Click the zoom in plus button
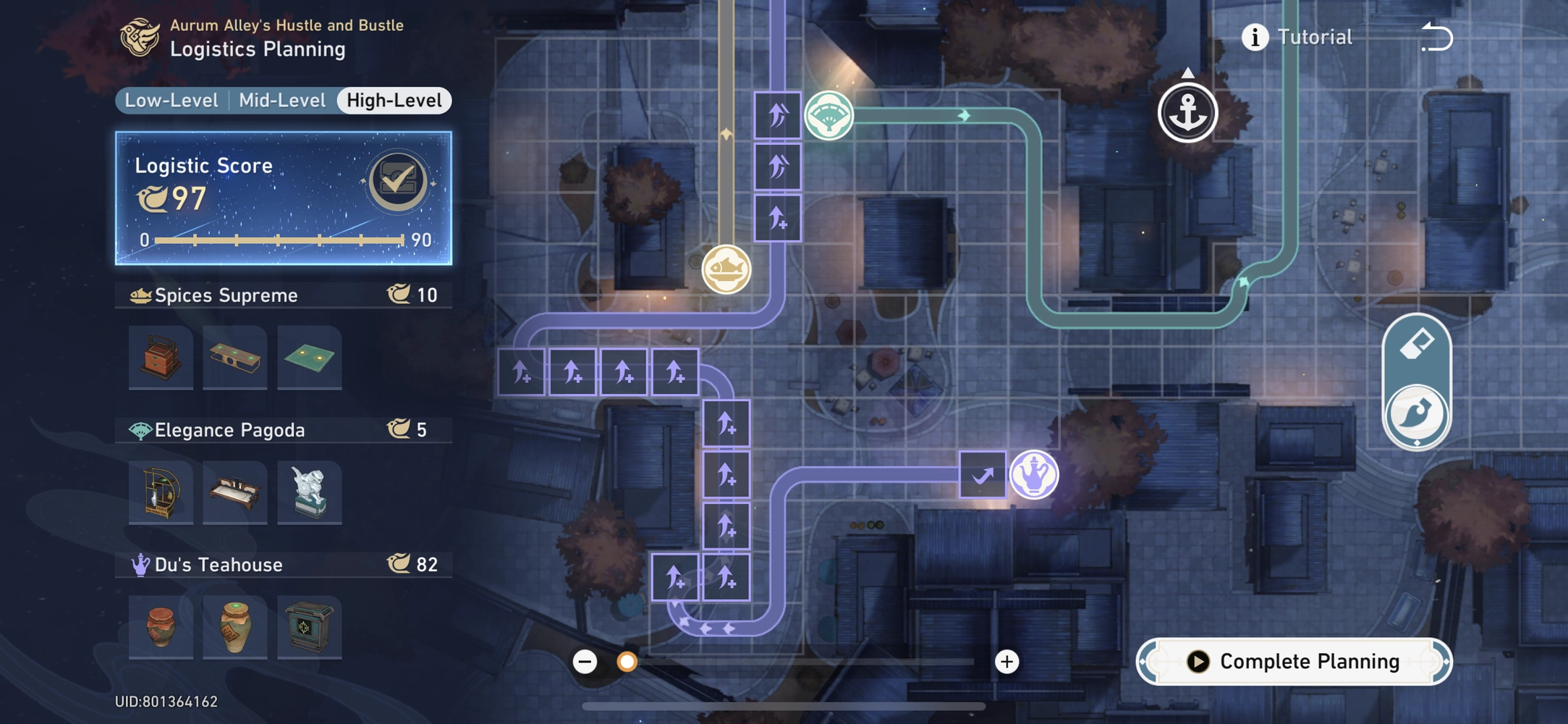Image resolution: width=1568 pixels, height=724 pixels. point(1007,661)
